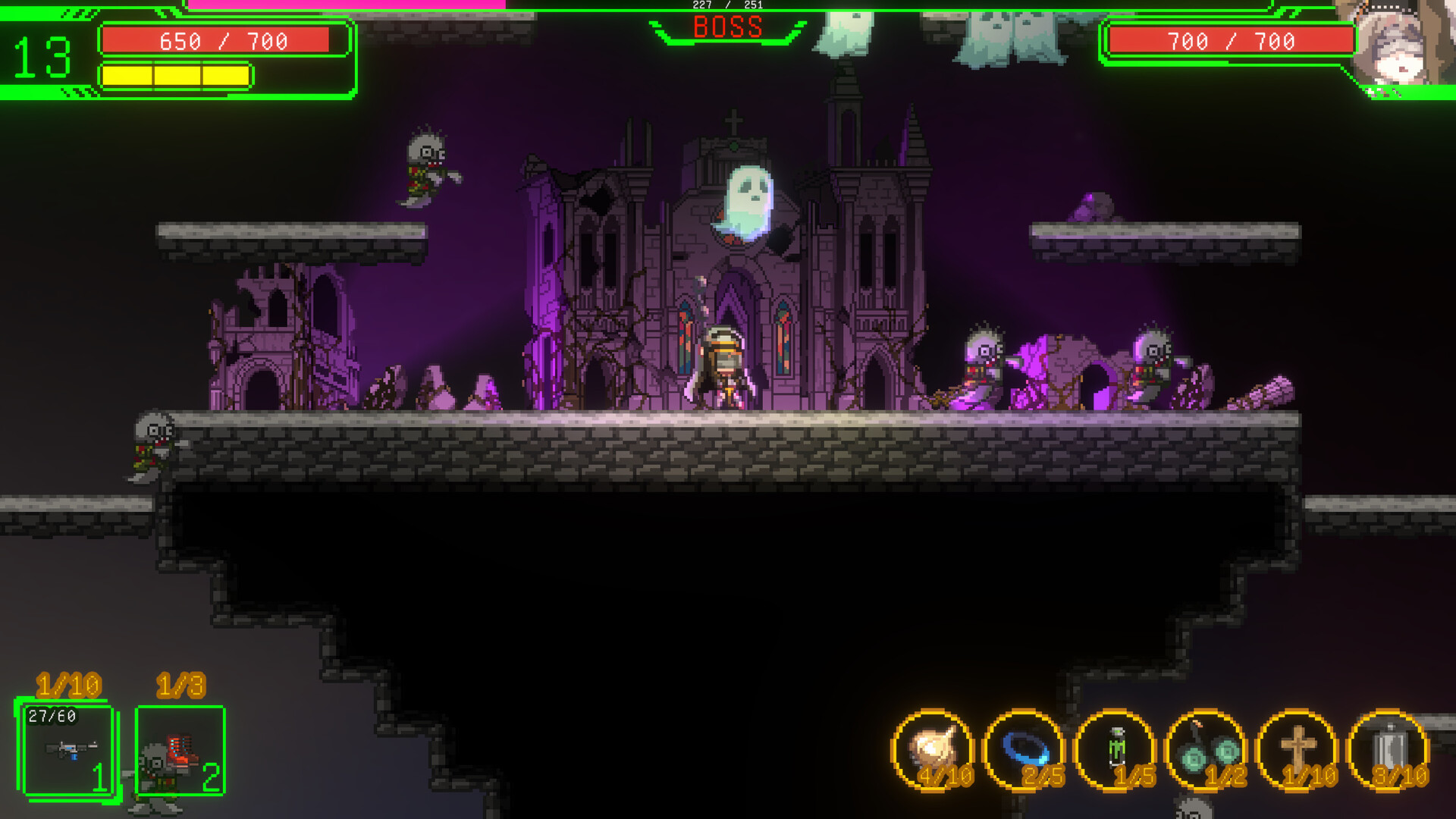Click the character portrait beside the health bar
The width and height of the screenshot is (1456, 819).
coord(1400,47)
